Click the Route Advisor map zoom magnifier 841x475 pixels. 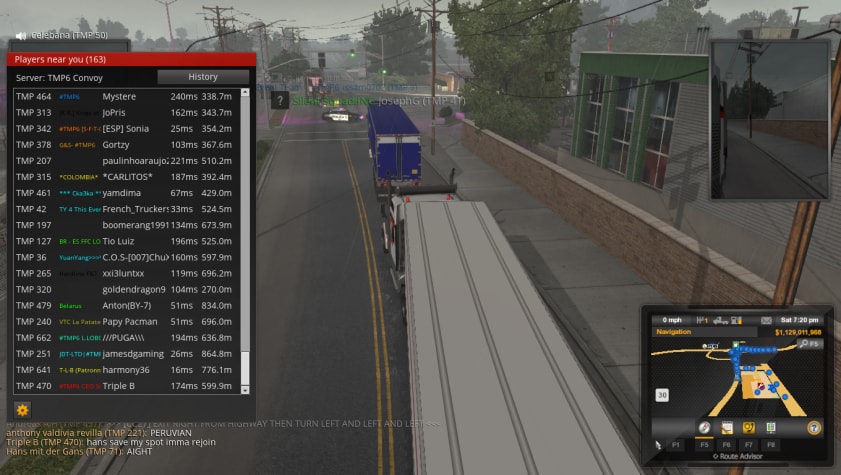tap(803, 344)
